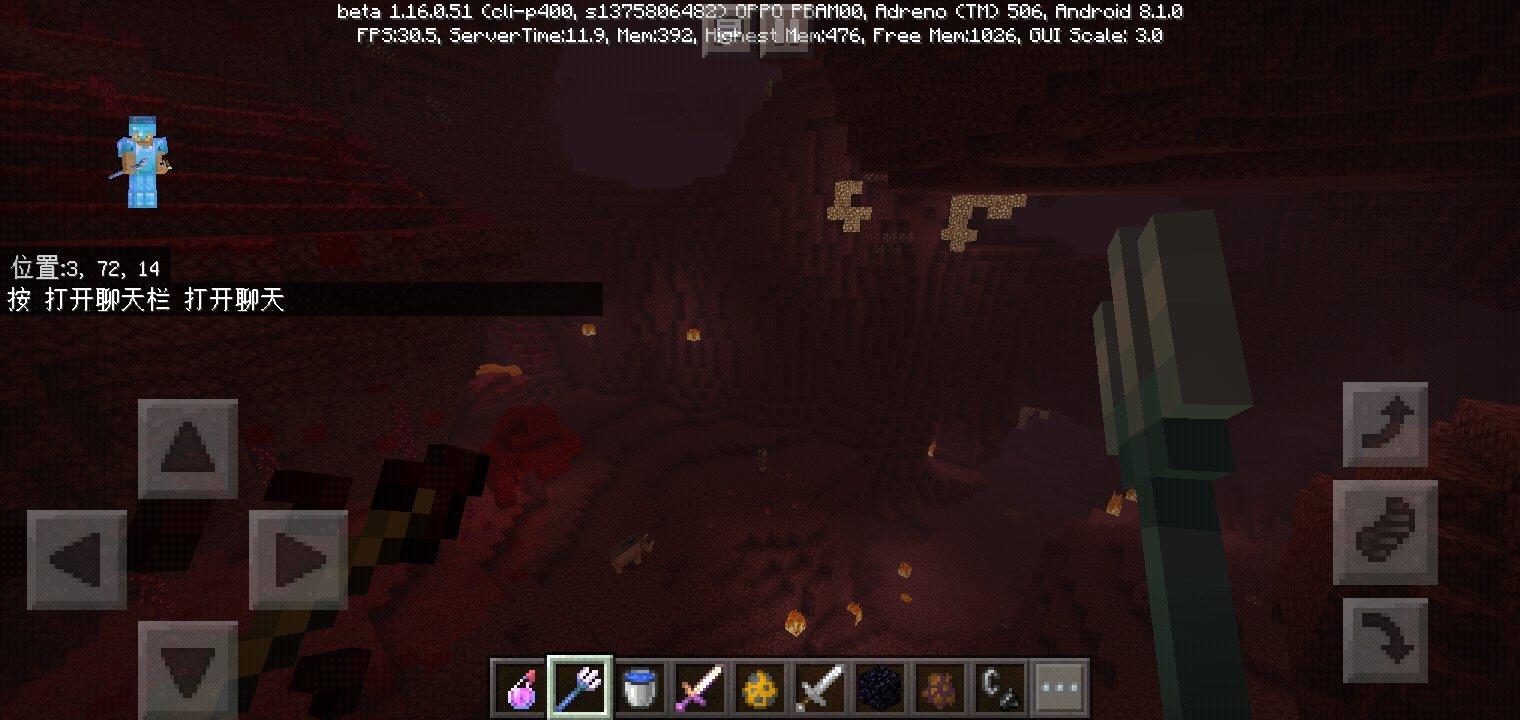Image resolution: width=1520 pixels, height=720 pixels.
Task: Select the flint and steel slot
Action: click(x=1001, y=687)
